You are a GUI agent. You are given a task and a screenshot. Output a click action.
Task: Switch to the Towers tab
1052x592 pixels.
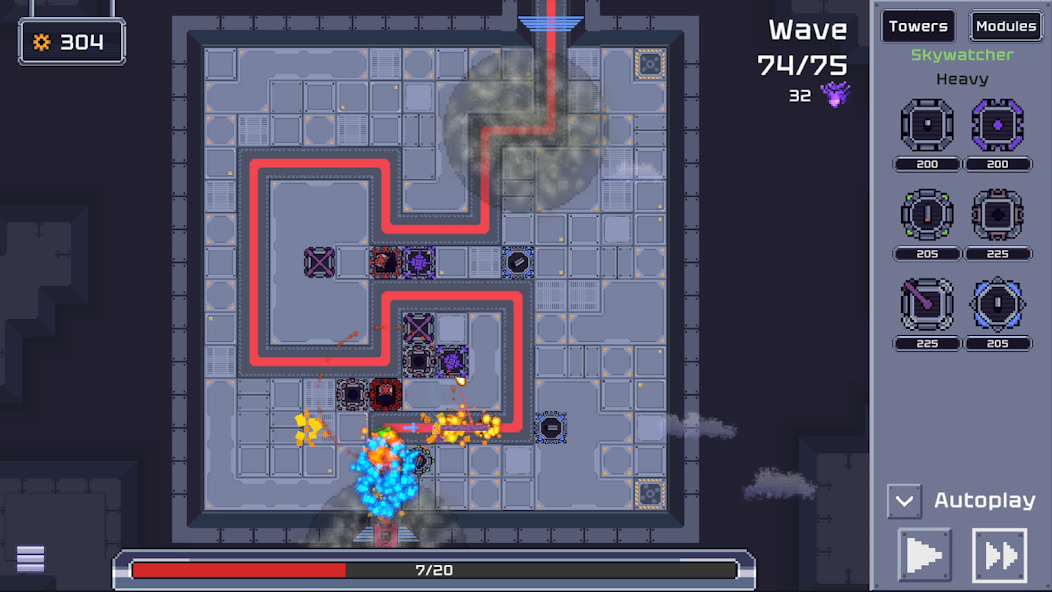tap(917, 27)
